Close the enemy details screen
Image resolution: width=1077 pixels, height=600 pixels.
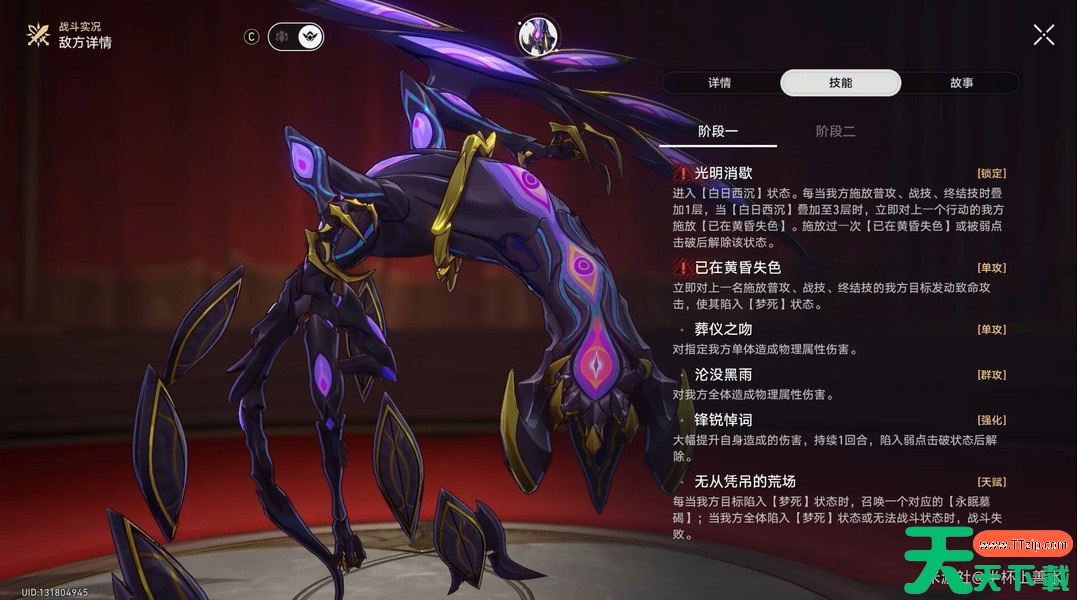click(x=1043, y=35)
